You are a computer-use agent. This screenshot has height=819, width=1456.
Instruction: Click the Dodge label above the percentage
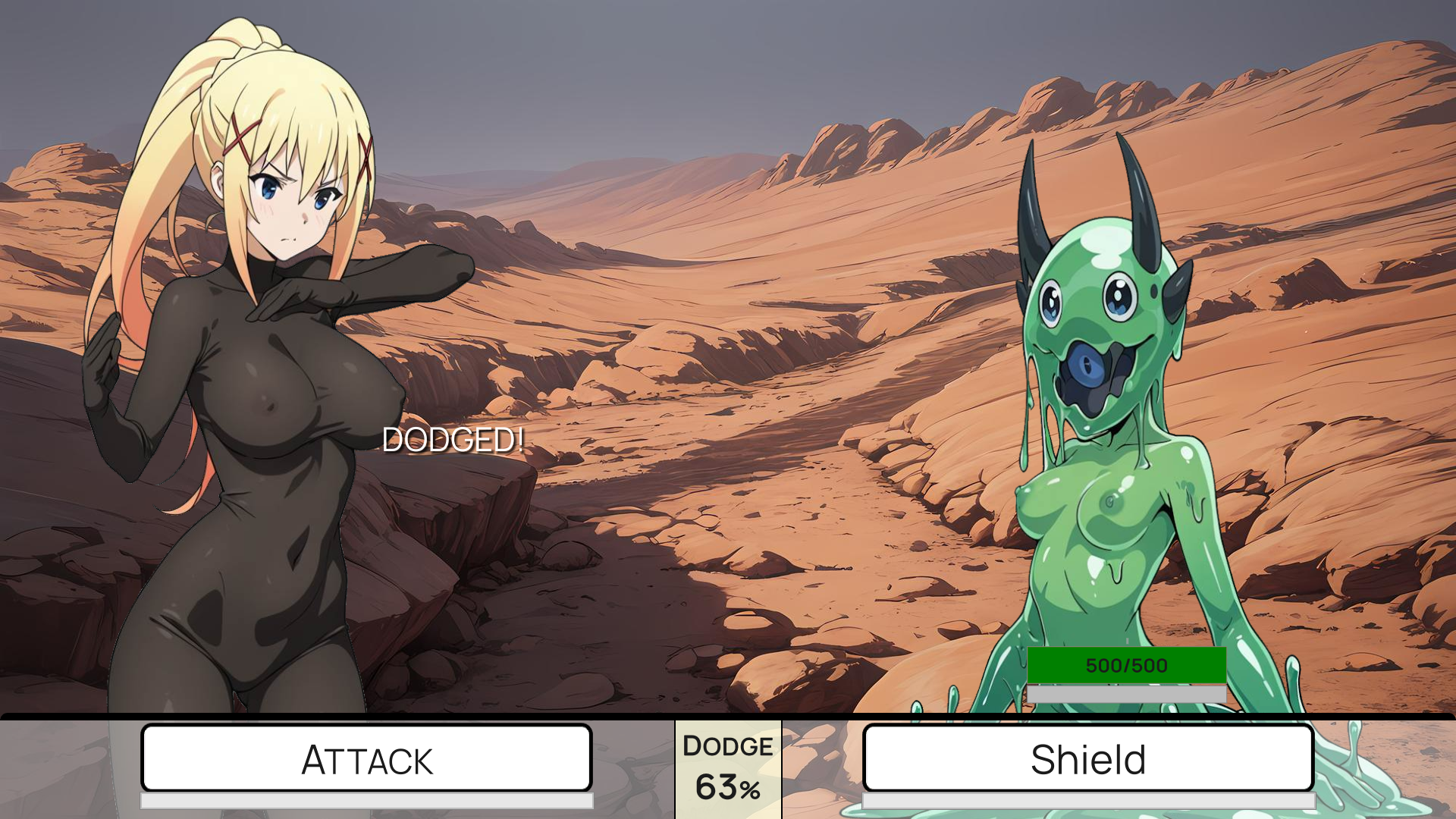(x=727, y=746)
